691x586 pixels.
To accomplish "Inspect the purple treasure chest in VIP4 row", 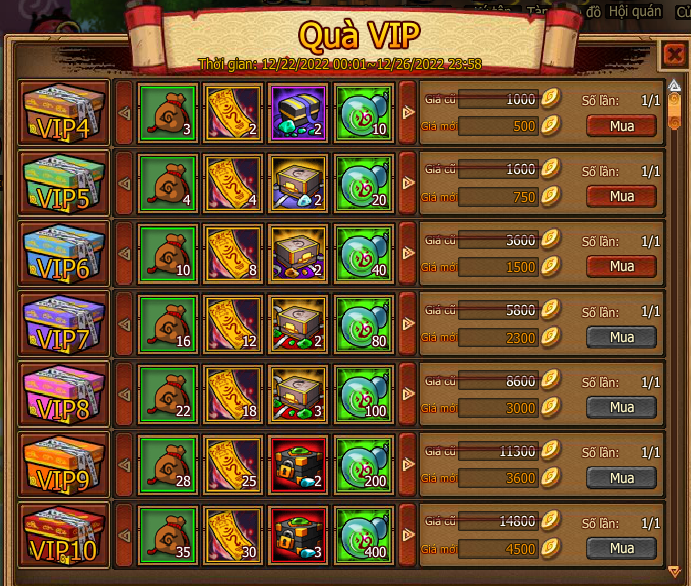I will click(x=296, y=113).
